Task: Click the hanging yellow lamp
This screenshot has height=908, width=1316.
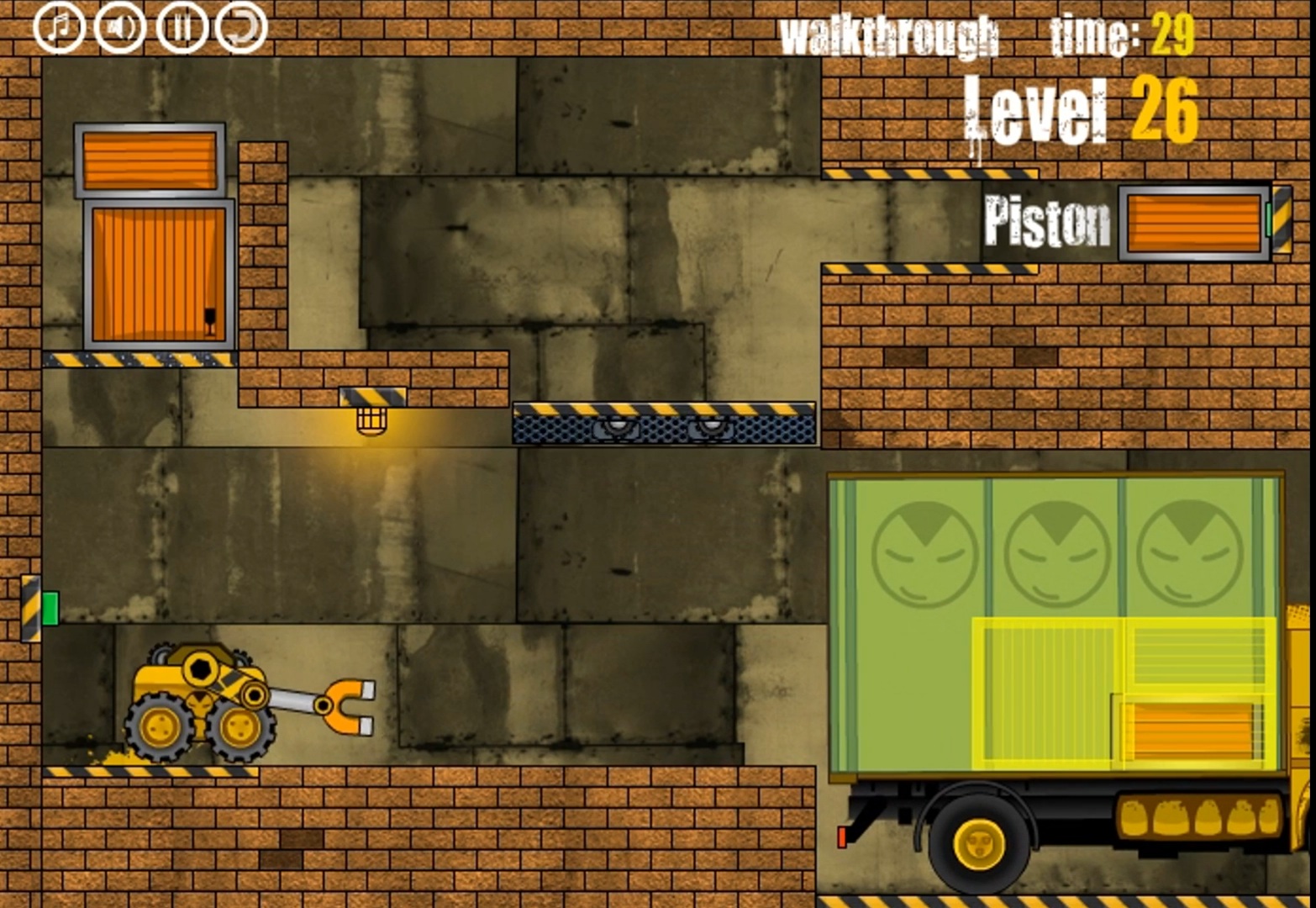Action: pyautogui.click(x=370, y=420)
